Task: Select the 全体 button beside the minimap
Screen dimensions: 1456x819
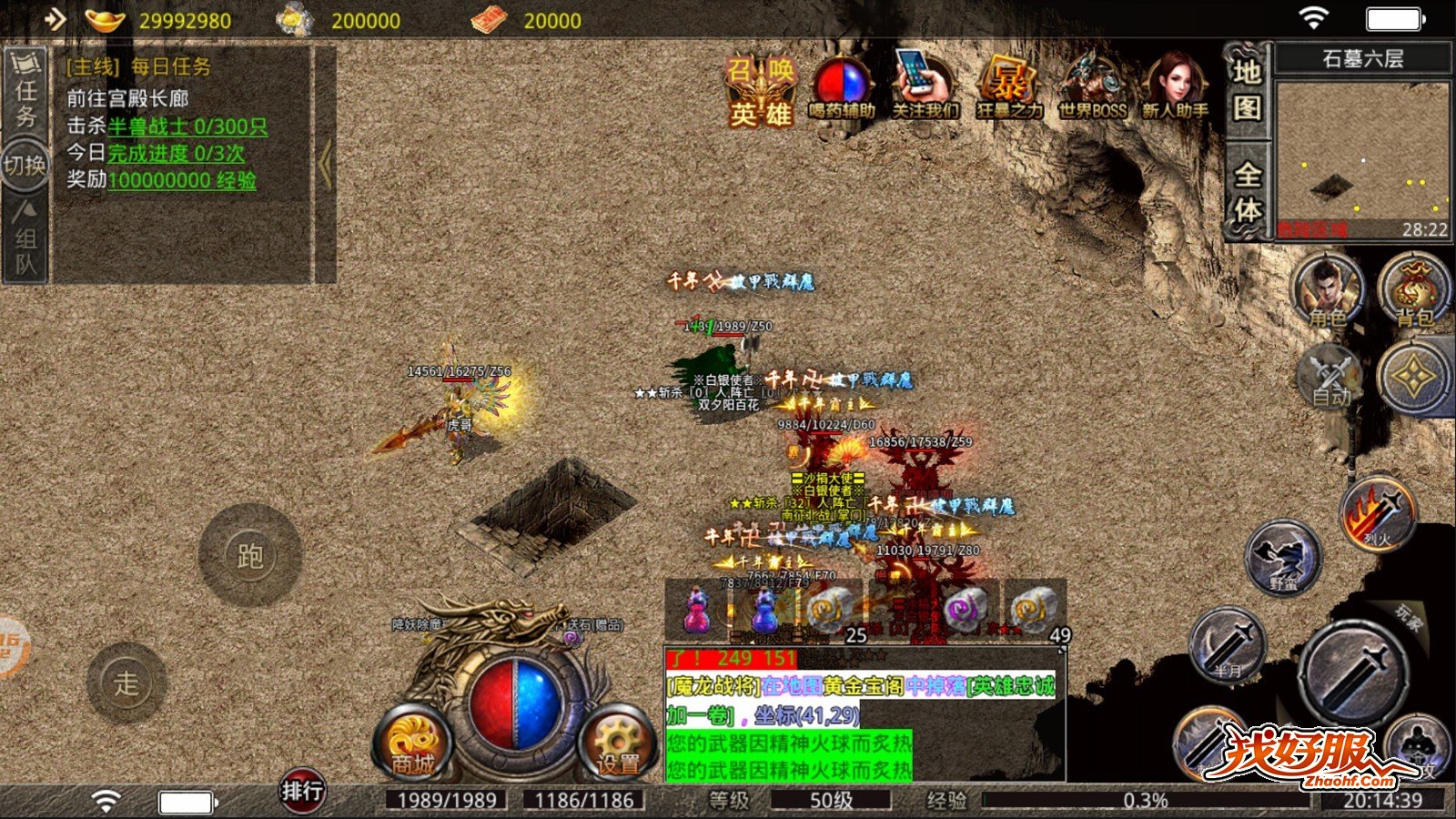Action: pyautogui.click(x=1247, y=191)
